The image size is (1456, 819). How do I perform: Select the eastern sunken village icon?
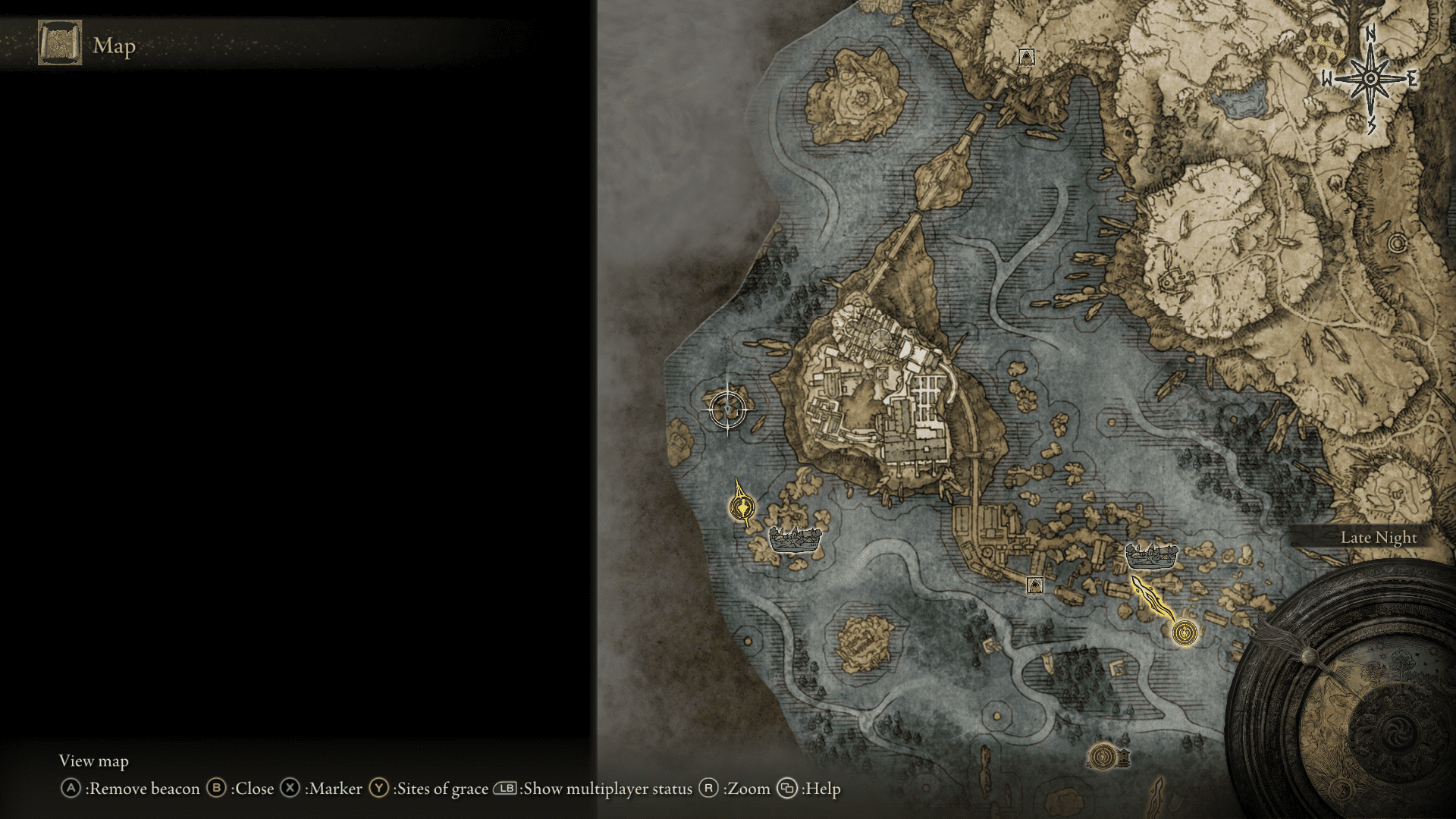(x=1151, y=557)
